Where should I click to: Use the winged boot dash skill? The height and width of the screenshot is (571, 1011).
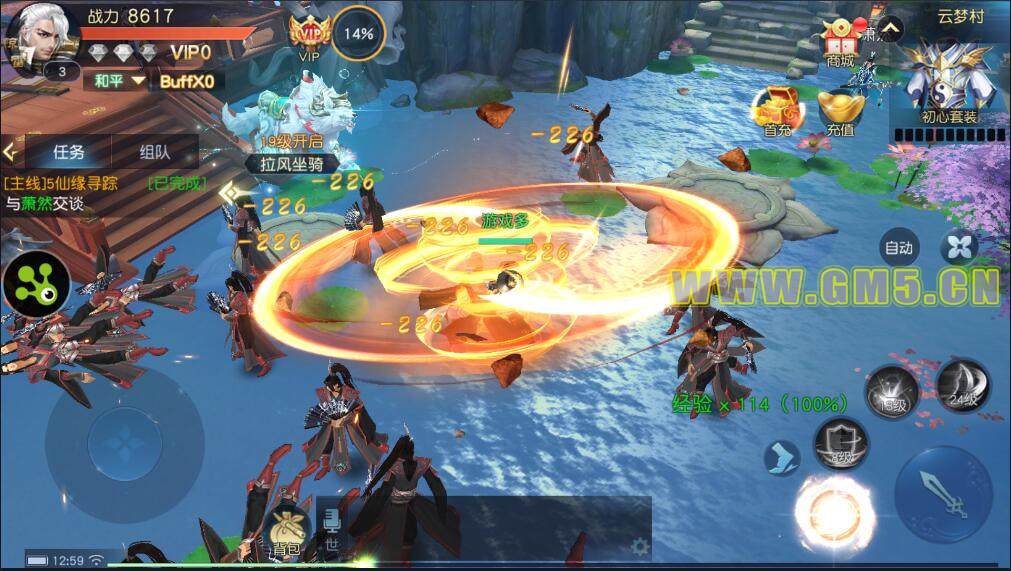781,457
